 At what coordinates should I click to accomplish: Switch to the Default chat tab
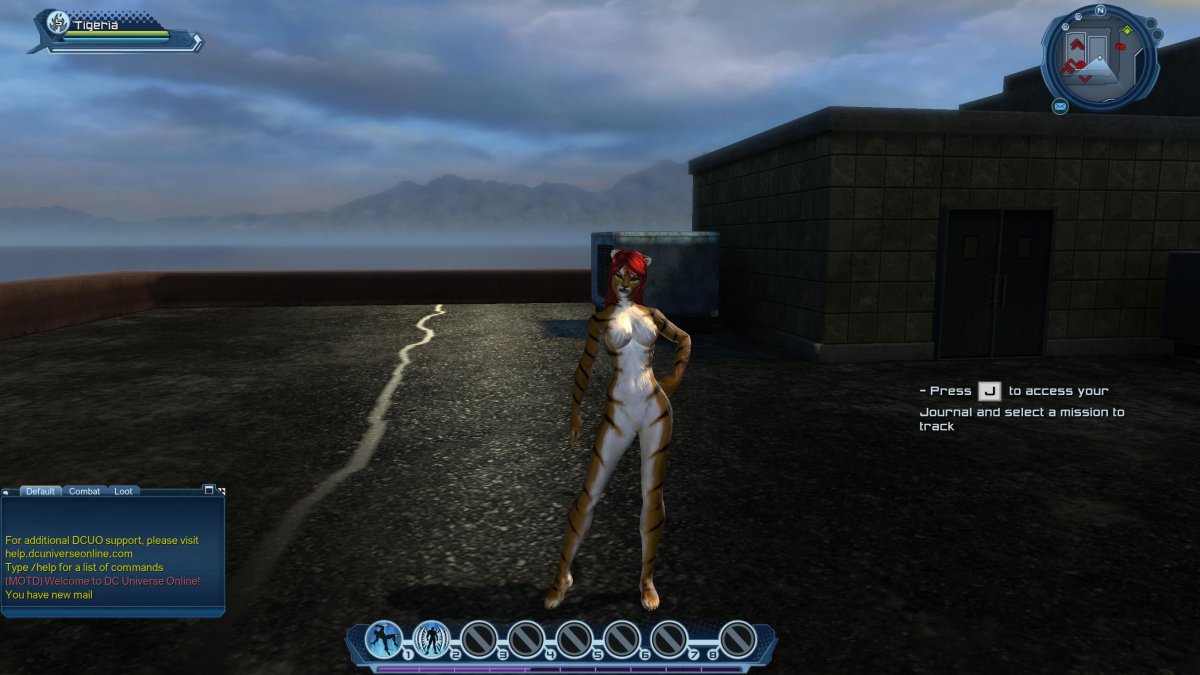coord(41,491)
